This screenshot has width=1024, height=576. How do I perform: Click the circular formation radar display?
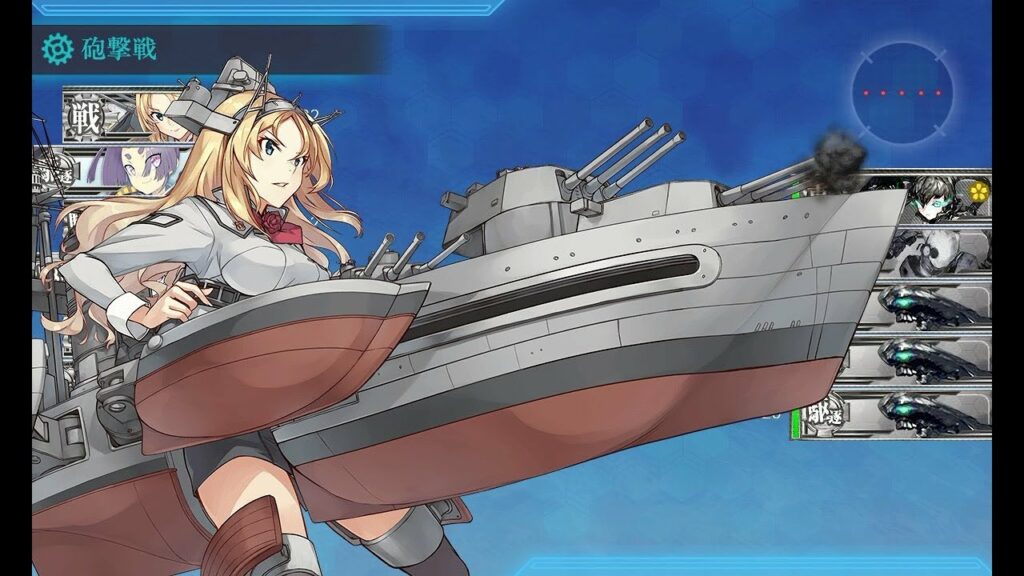(x=902, y=92)
